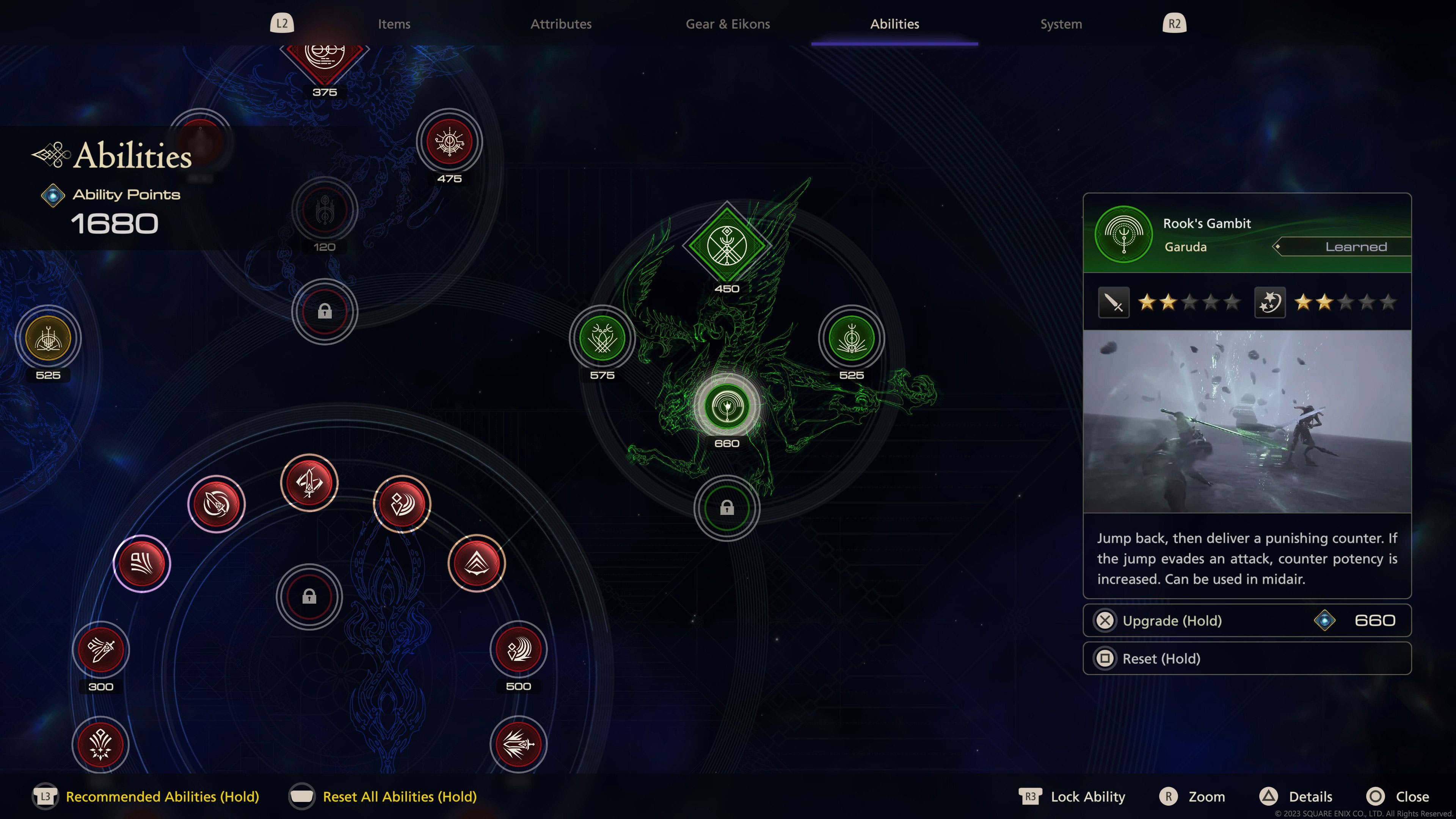
Task: Select the red ability node costing 500
Action: [x=518, y=650]
